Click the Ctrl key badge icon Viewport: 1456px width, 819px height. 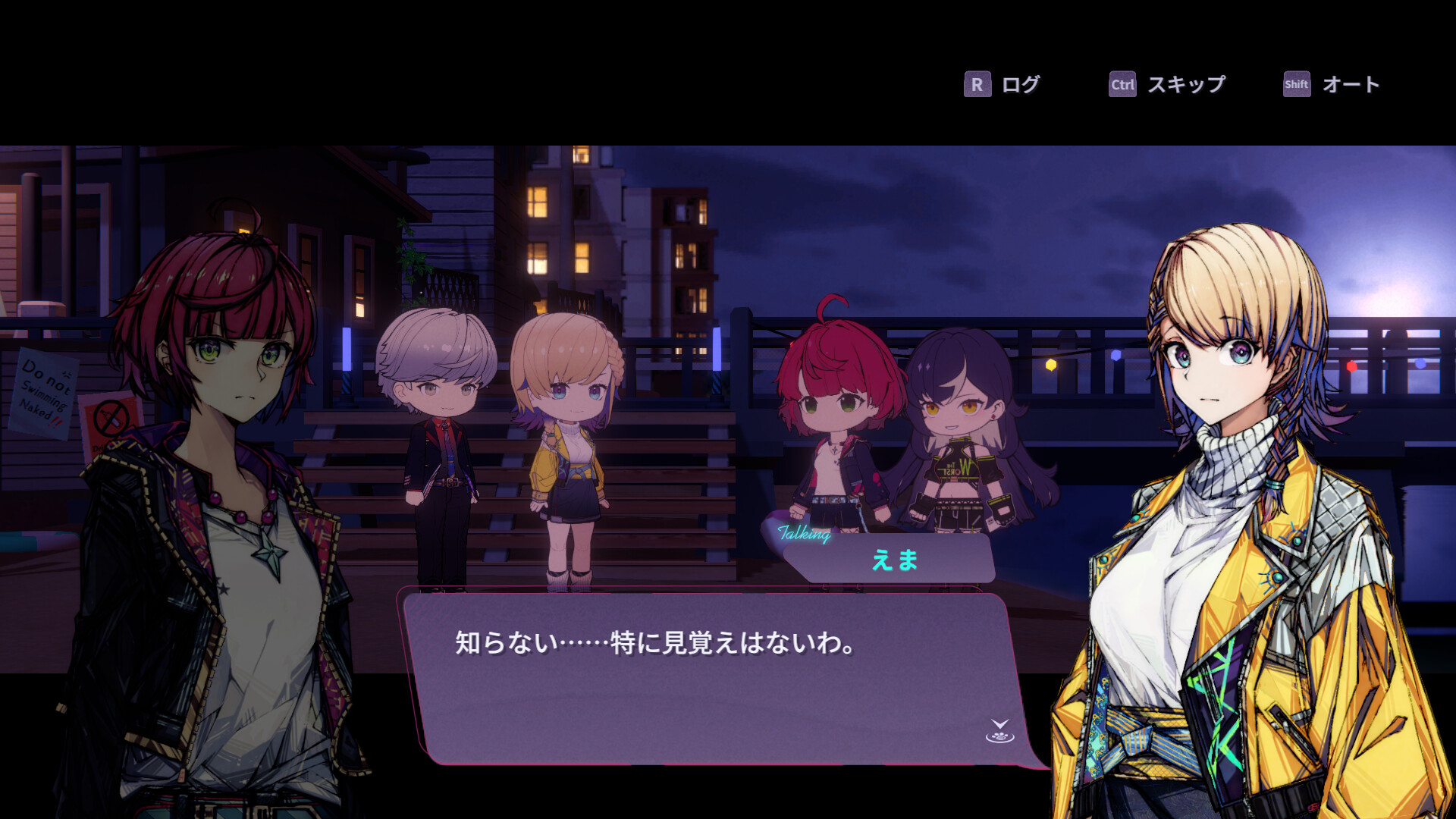click(x=1121, y=85)
